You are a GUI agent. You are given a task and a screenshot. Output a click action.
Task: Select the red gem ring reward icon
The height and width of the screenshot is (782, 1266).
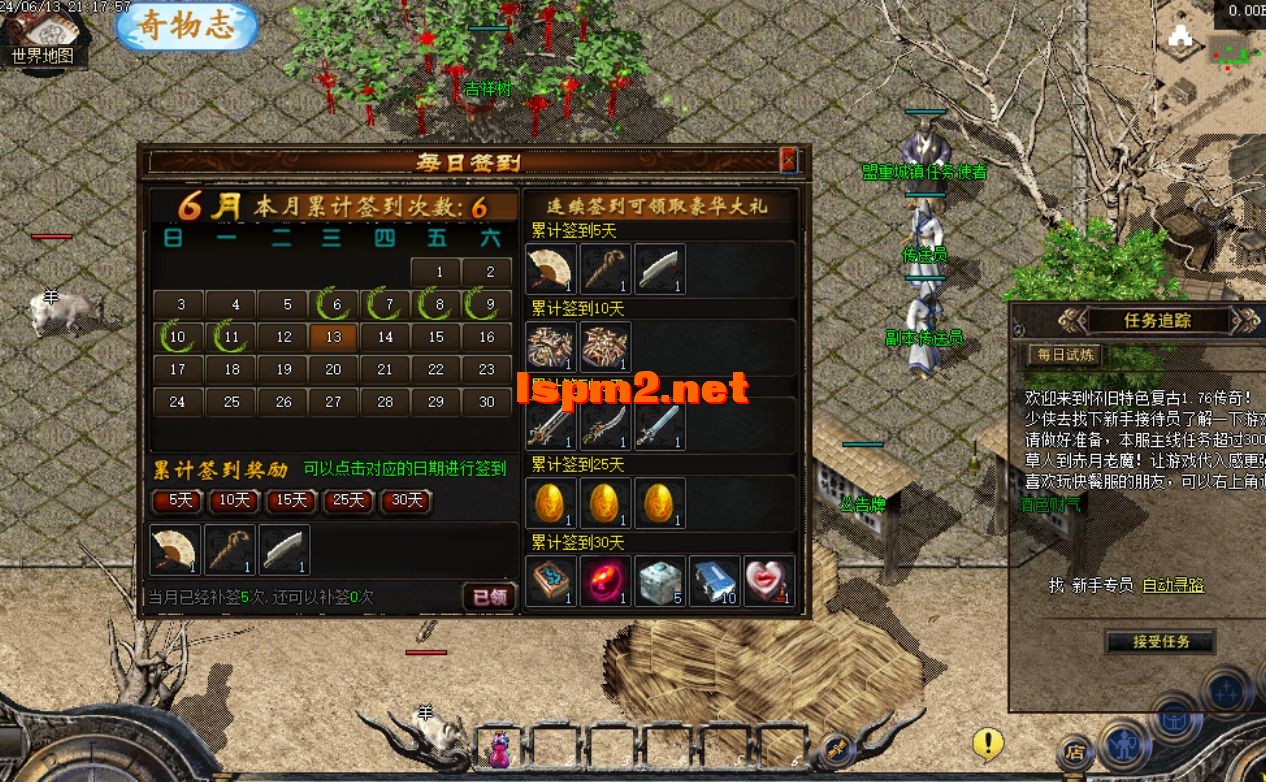coord(606,582)
